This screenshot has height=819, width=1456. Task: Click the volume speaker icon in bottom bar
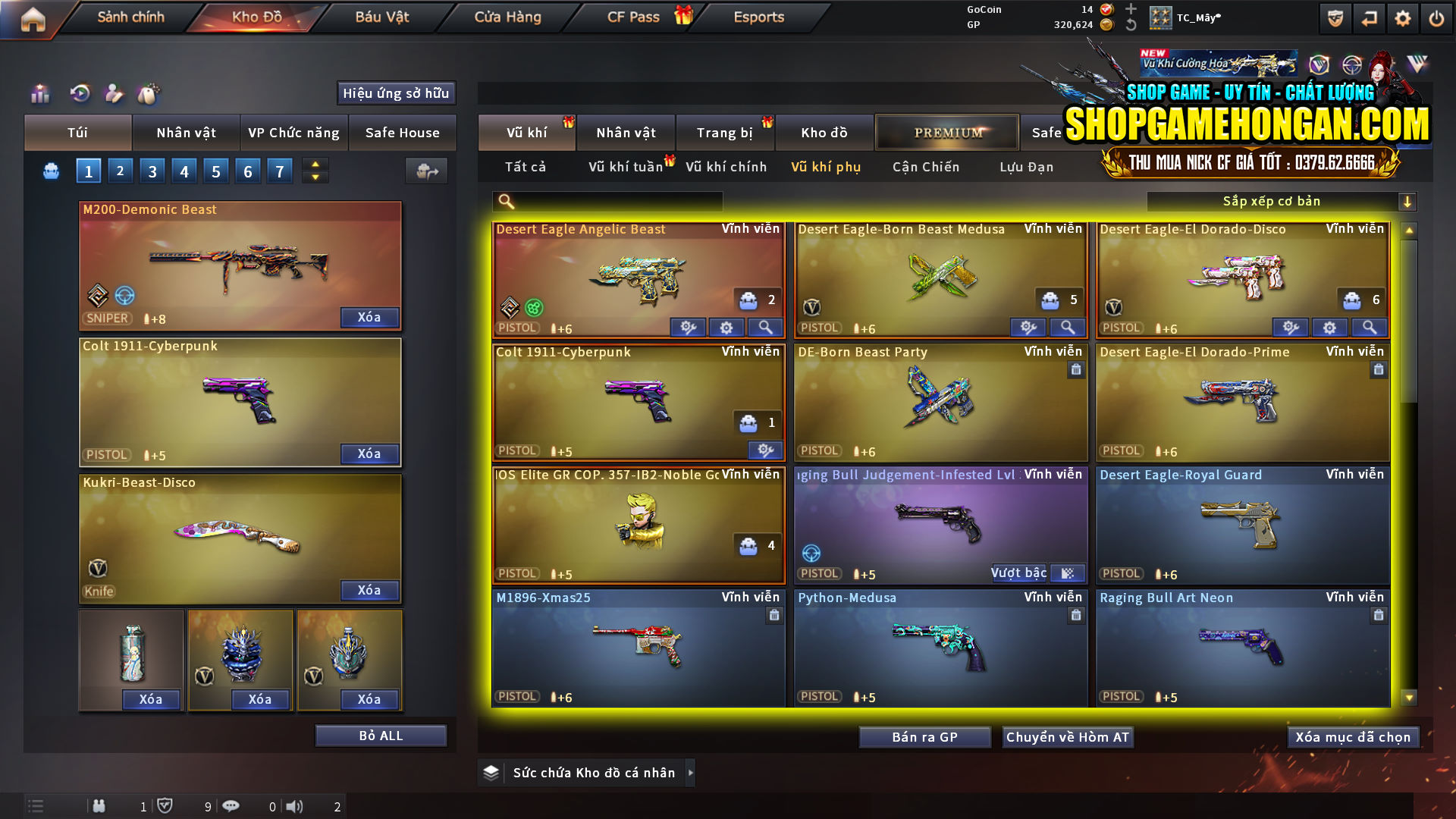click(294, 806)
